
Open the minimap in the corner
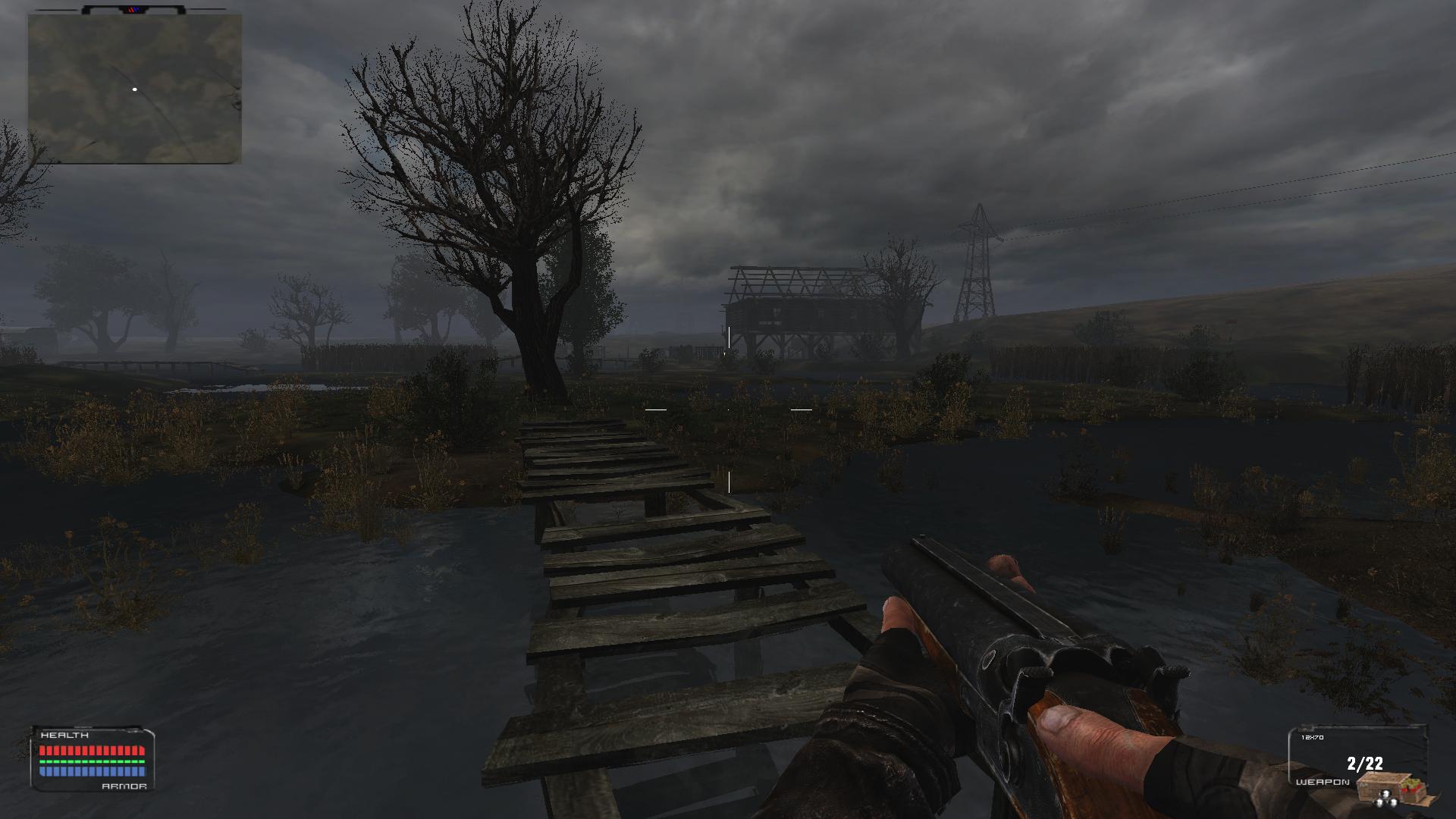pos(135,89)
